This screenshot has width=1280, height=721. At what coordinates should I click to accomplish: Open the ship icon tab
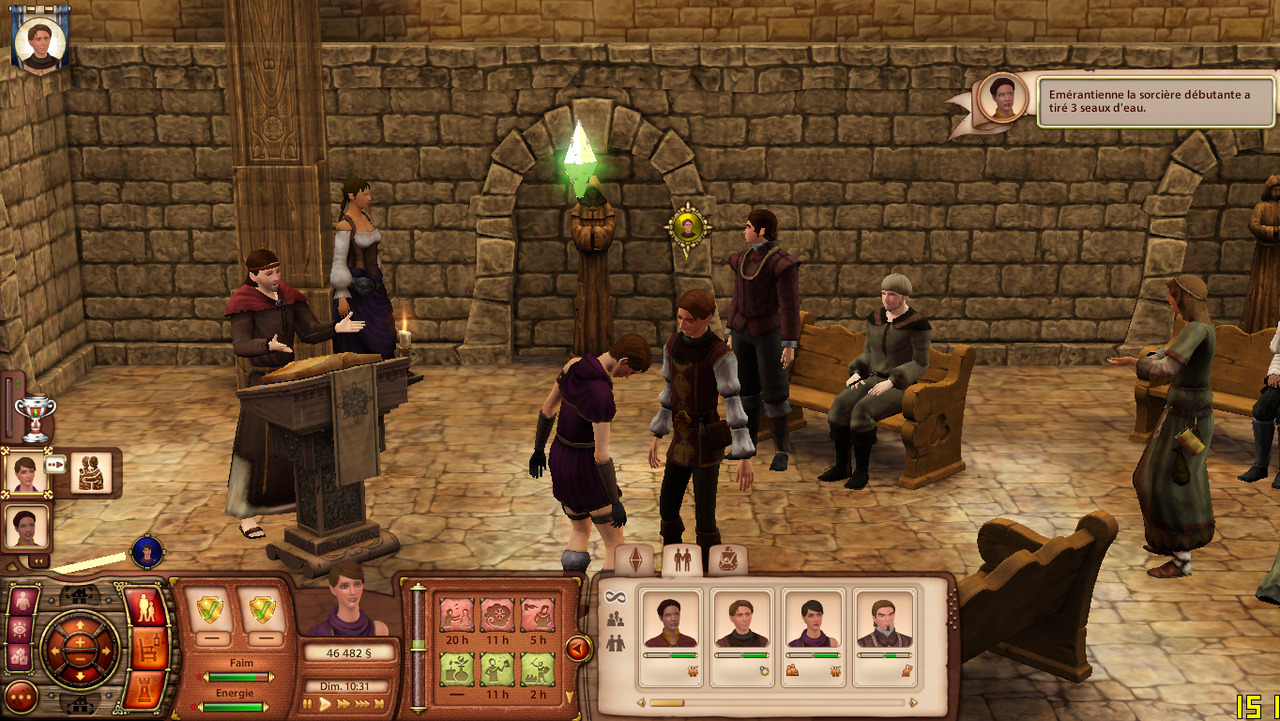[x=727, y=561]
